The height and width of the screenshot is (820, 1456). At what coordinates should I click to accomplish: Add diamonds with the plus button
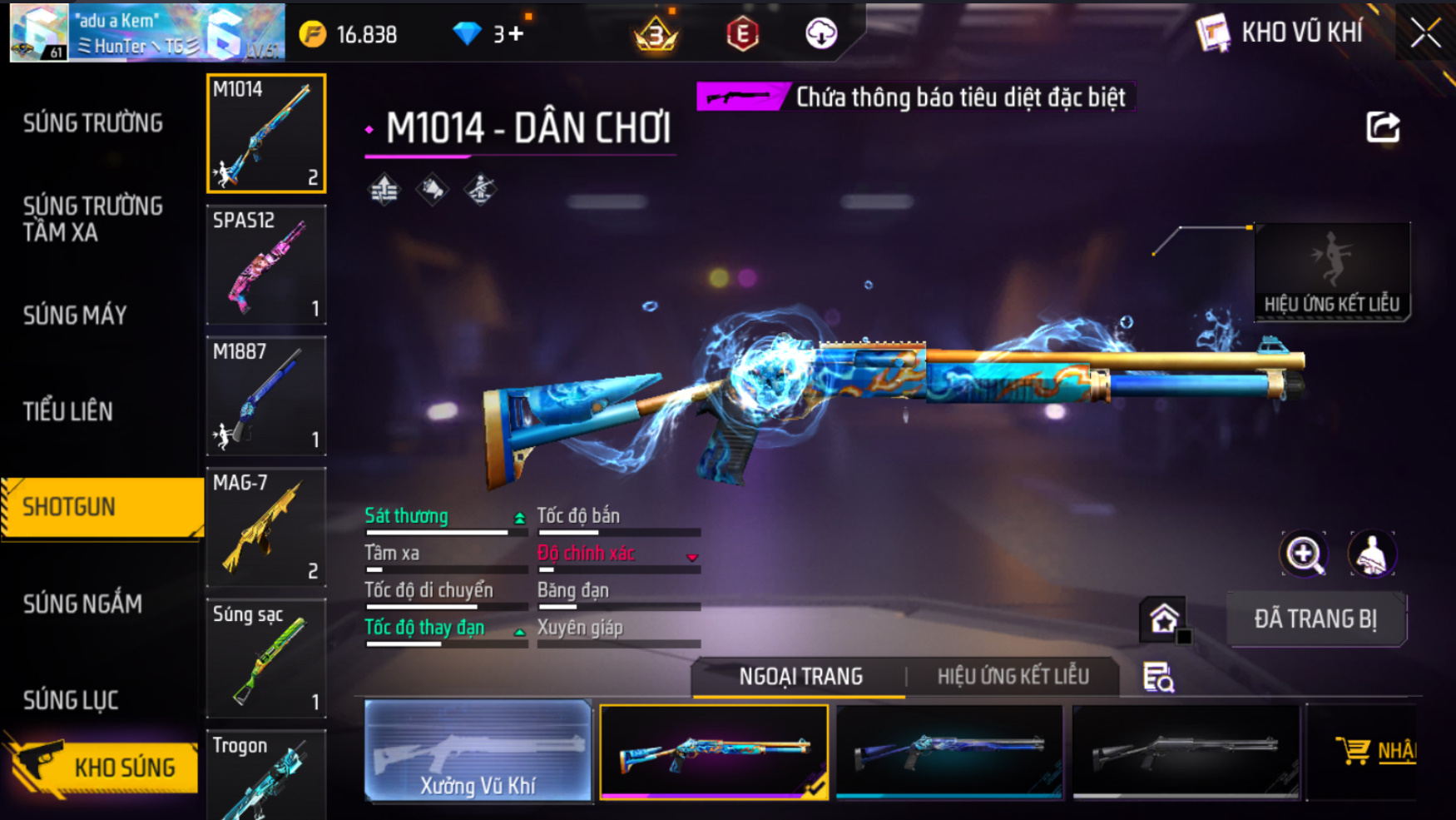click(x=516, y=34)
